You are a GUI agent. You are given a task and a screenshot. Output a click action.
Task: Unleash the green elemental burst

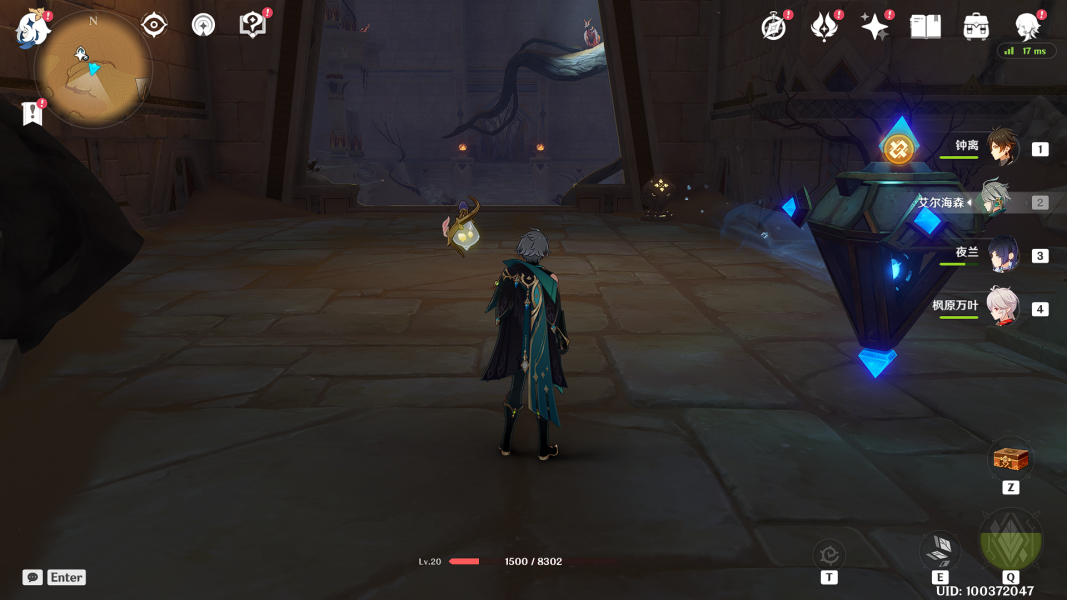[x=1010, y=540]
